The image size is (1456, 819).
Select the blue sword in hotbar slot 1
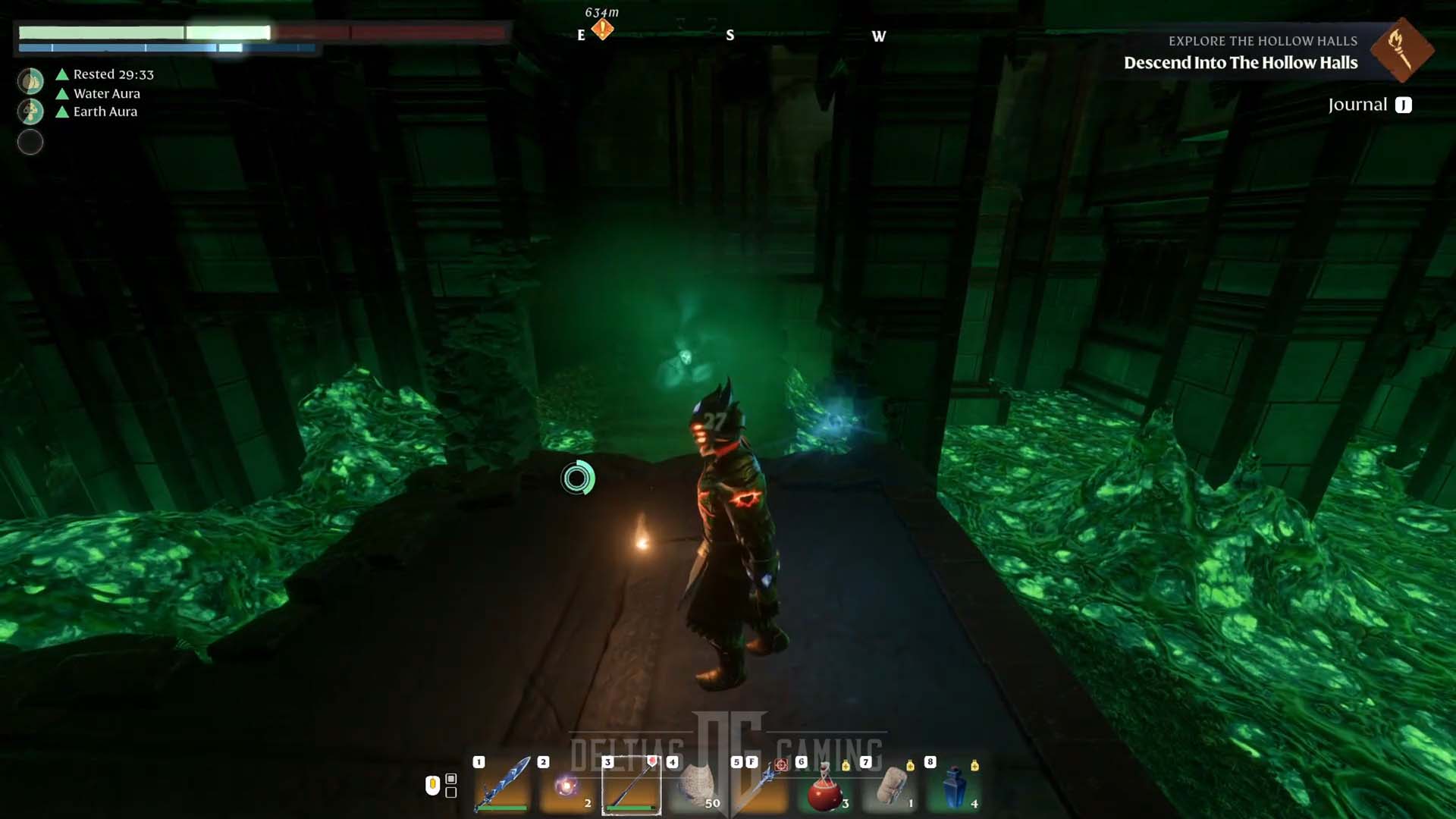tap(502, 784)
